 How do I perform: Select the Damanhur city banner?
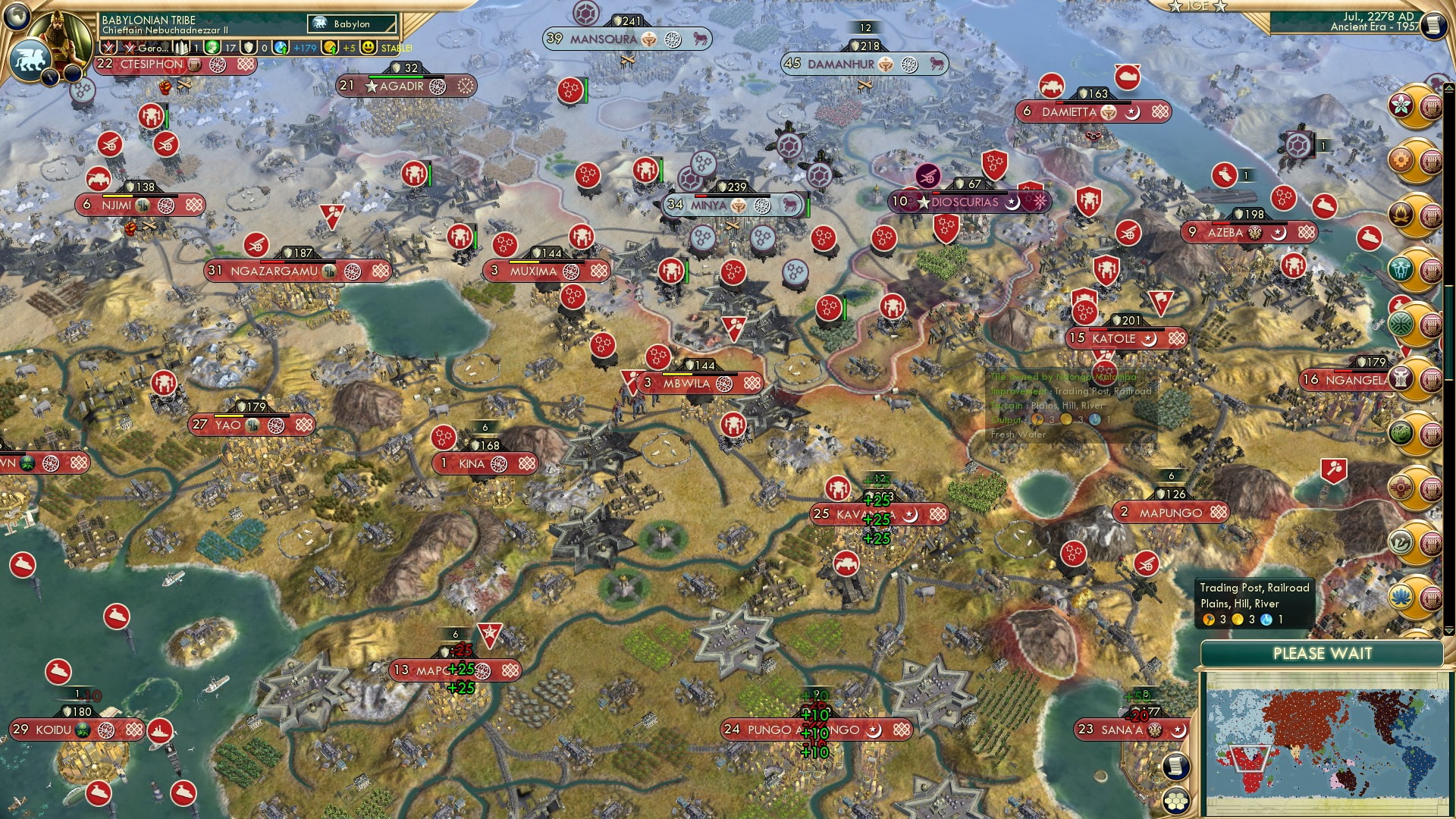click(864, 64)
